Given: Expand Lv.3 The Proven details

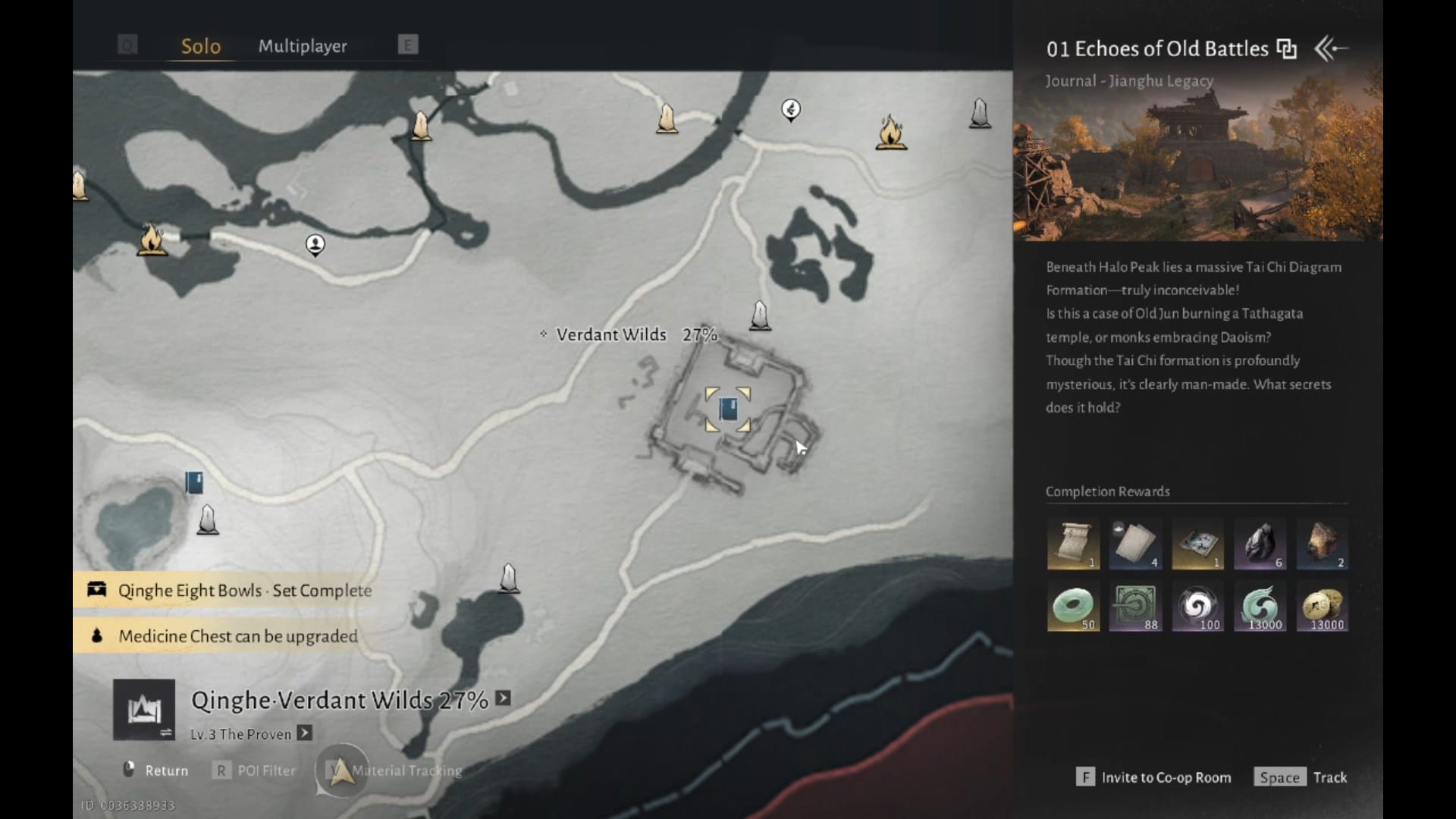Looking at the screenshot, I should click(304, 733).
